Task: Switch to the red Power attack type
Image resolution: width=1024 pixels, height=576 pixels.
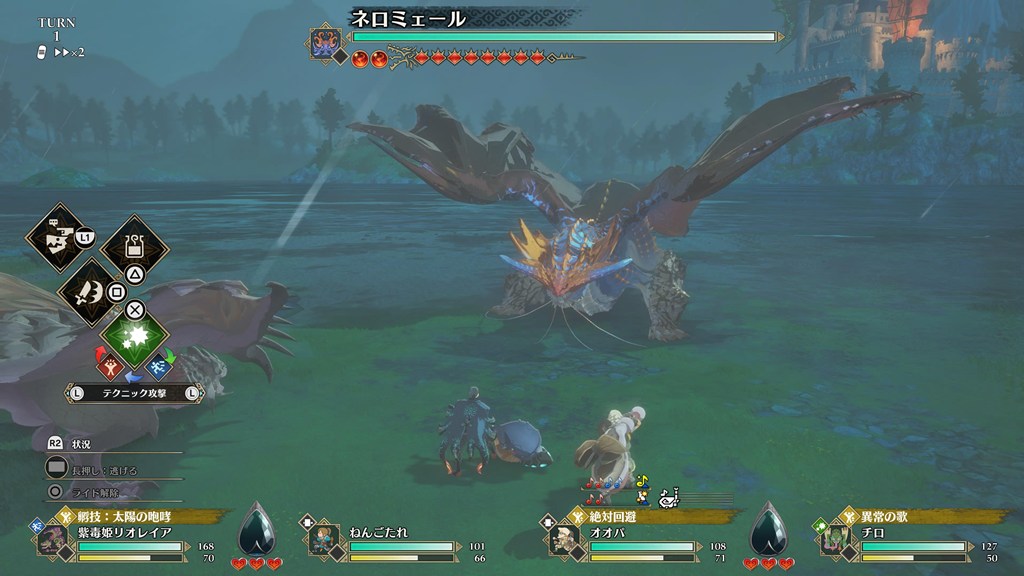Action: point(109,368)
